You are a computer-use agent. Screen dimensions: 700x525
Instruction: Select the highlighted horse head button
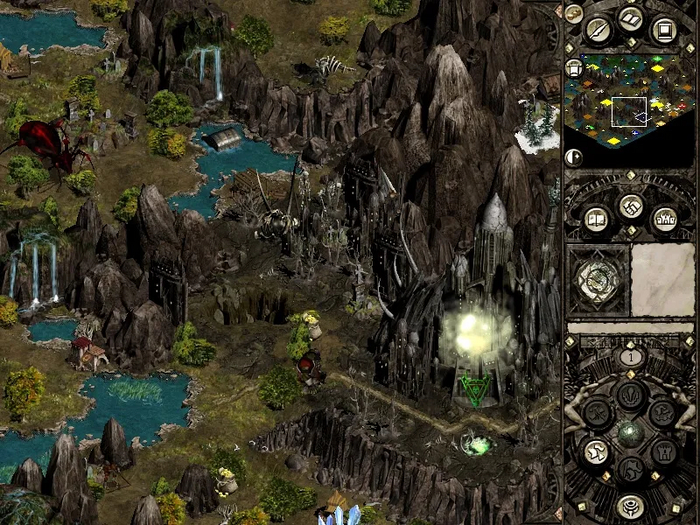click(596, 451)
